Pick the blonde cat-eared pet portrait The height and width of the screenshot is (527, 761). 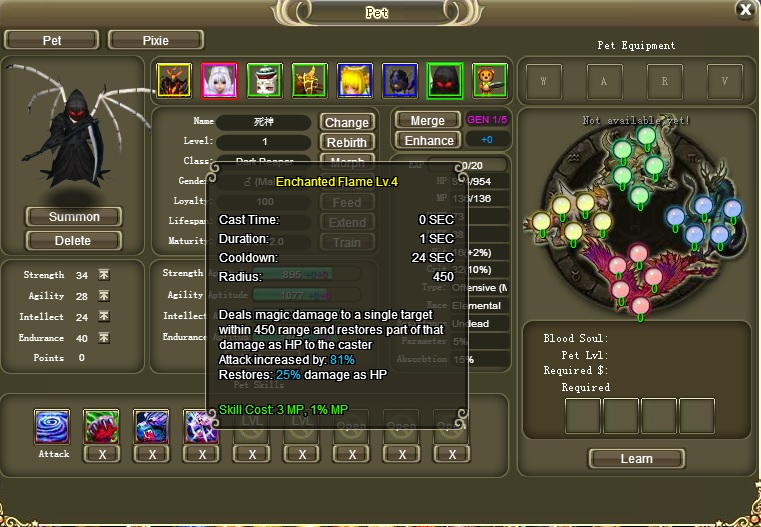click(354, 80)
